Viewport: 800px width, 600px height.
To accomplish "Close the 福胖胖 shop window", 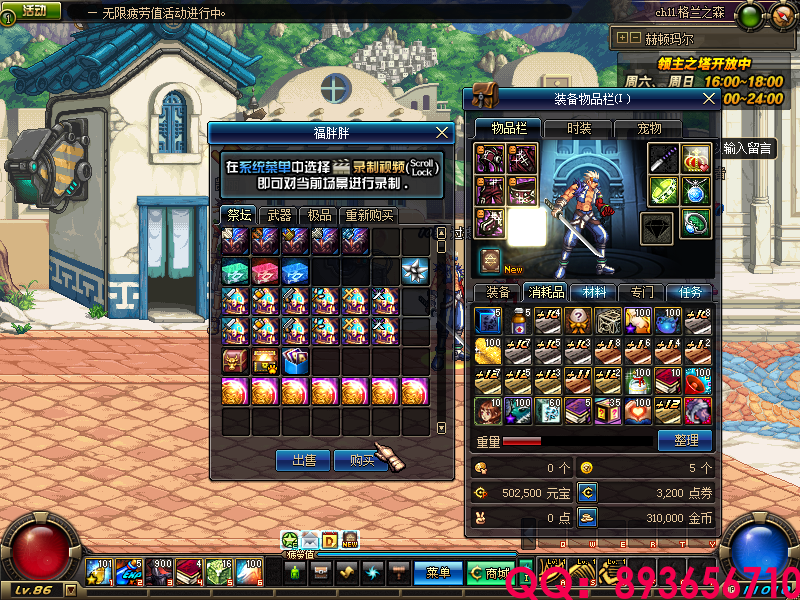I will [442, 132].
